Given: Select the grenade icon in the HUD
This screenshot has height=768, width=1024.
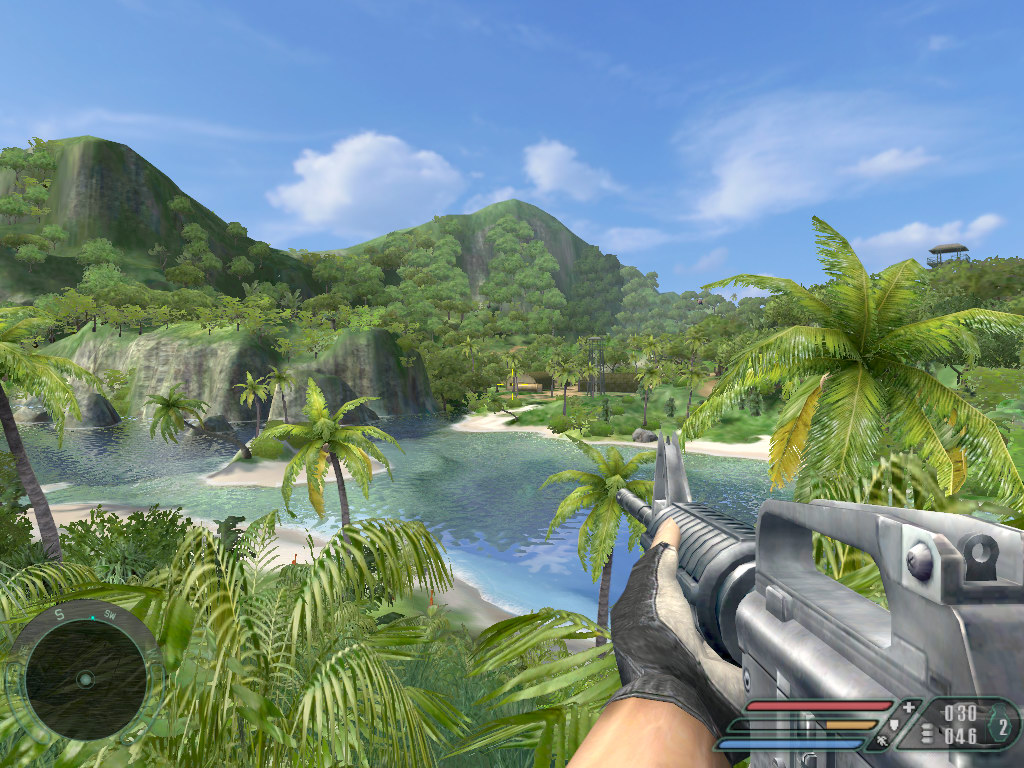Looking at the screenshot, I should [x=1003, y=724].
